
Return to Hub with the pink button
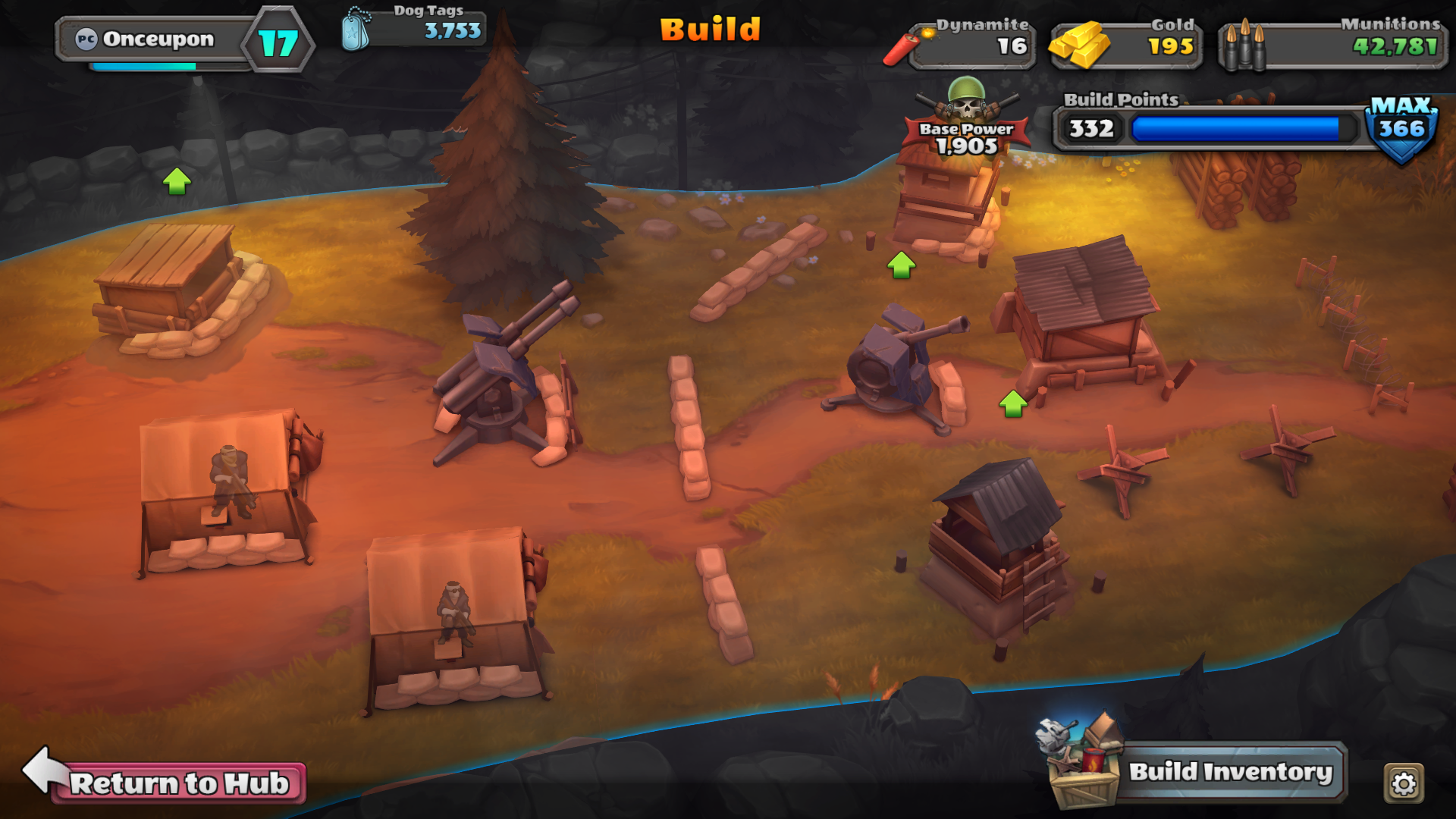click(179, 783)
